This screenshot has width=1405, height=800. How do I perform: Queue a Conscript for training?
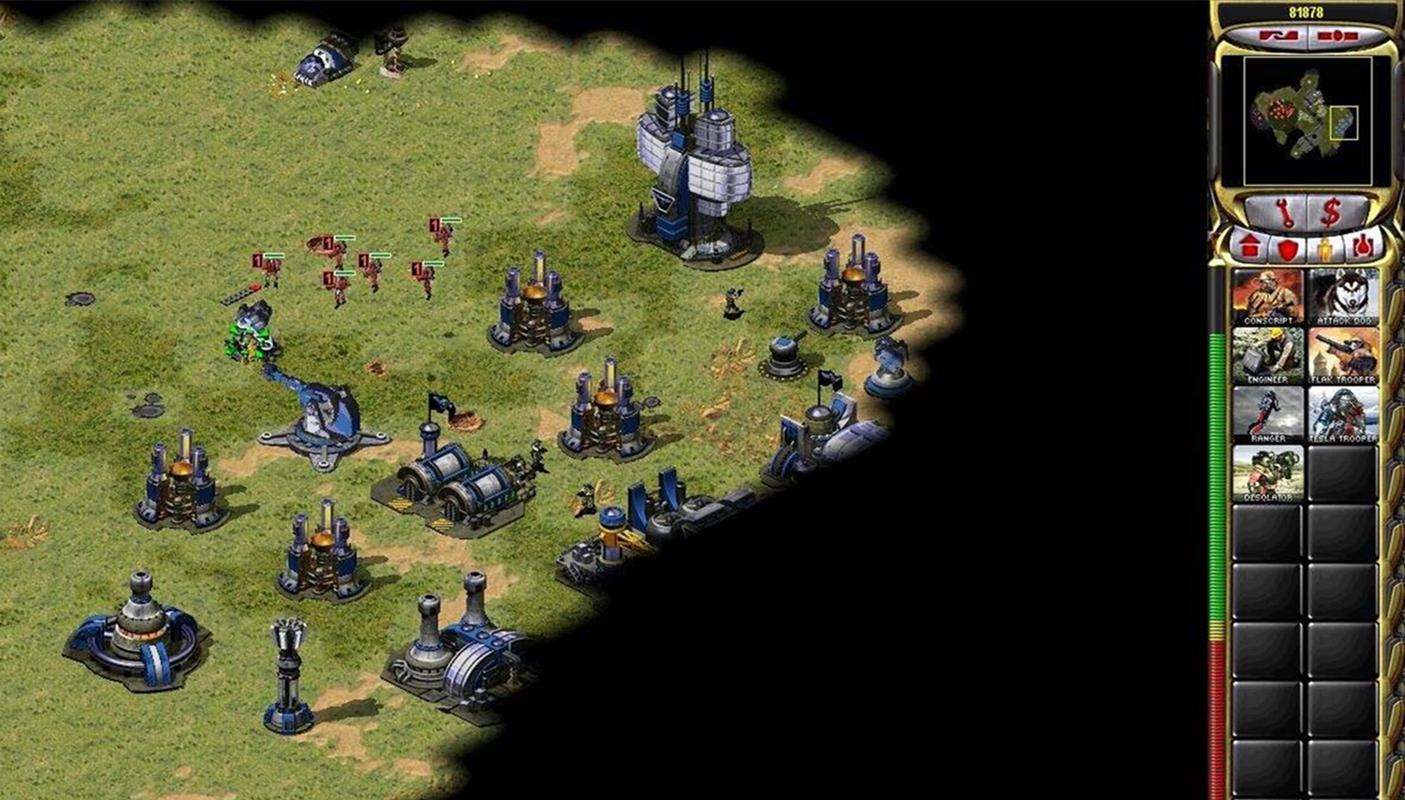click(x=1267, y=296)
